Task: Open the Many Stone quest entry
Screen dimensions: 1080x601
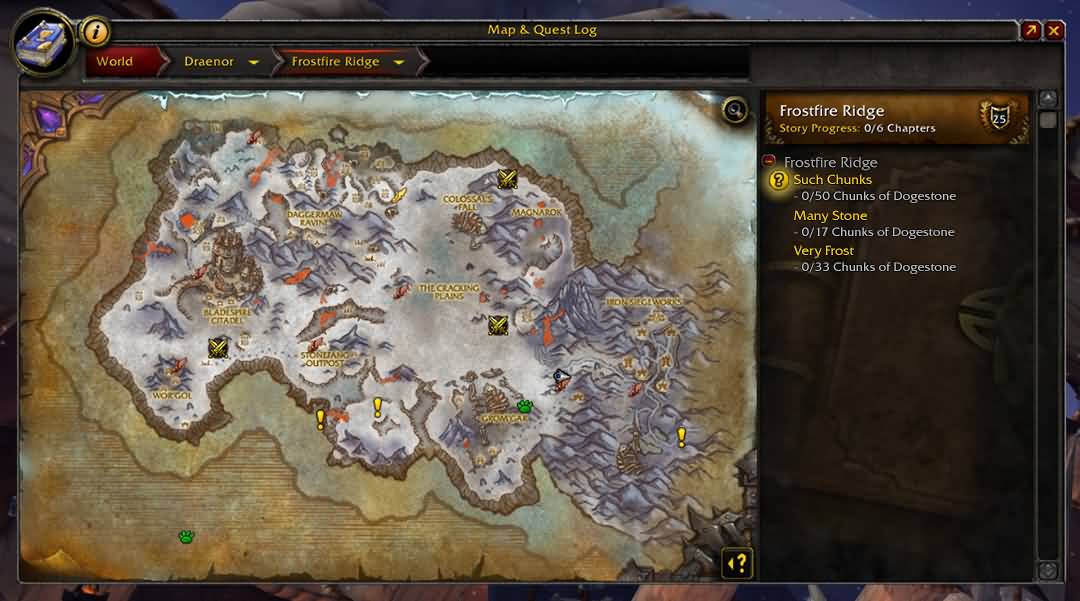Action: tap(830, 215)
